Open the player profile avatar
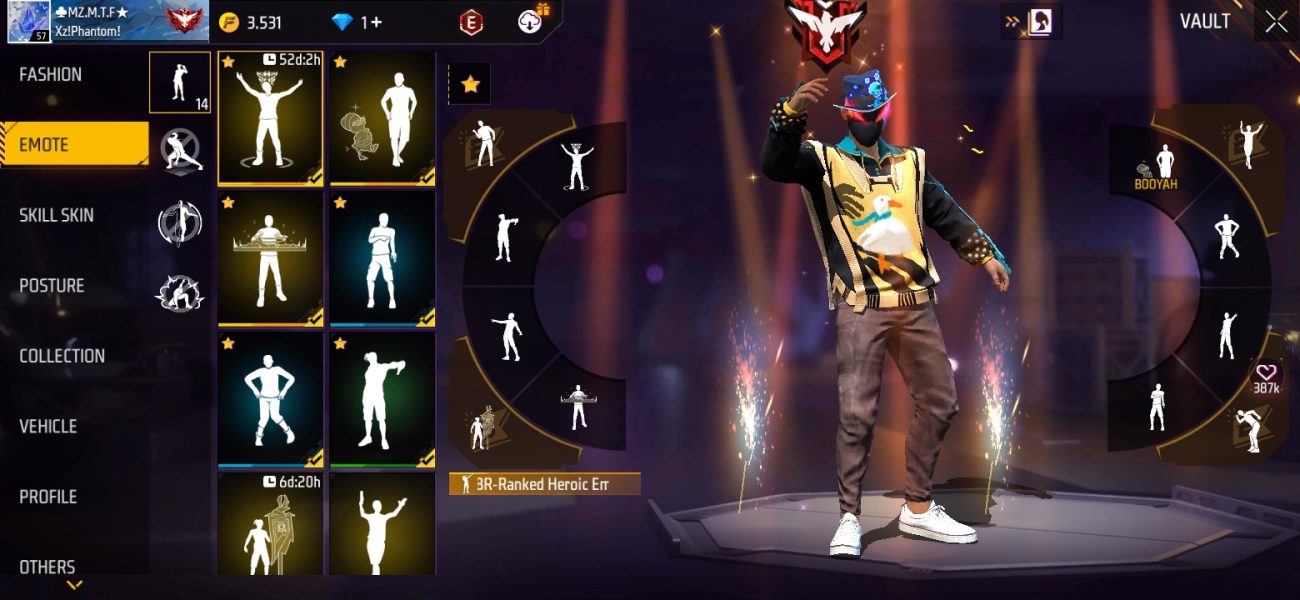This screenshot has width=1300, height=600. click(29, 22)
